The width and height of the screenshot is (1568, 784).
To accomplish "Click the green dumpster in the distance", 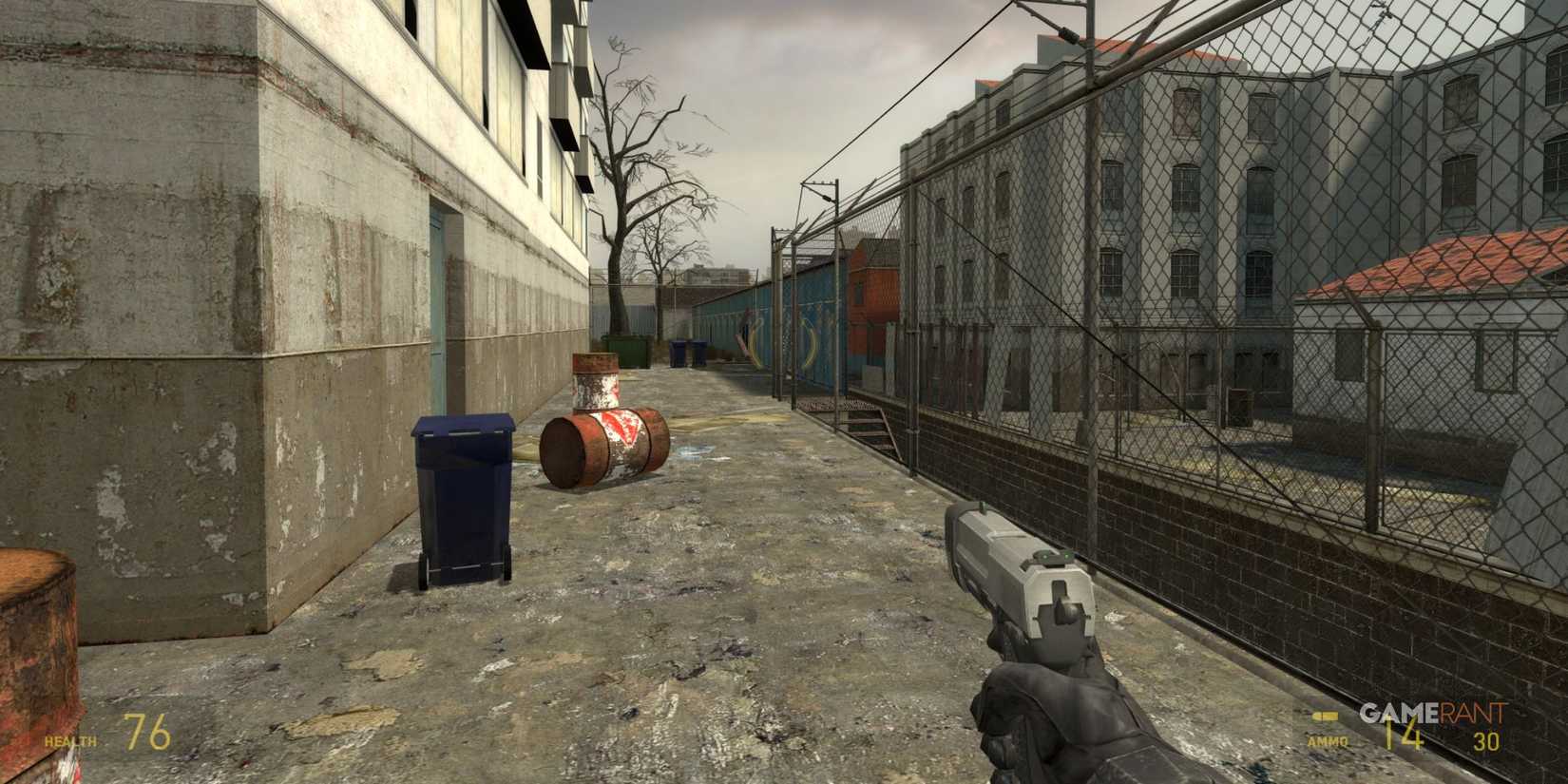I will tap(627, 352).
